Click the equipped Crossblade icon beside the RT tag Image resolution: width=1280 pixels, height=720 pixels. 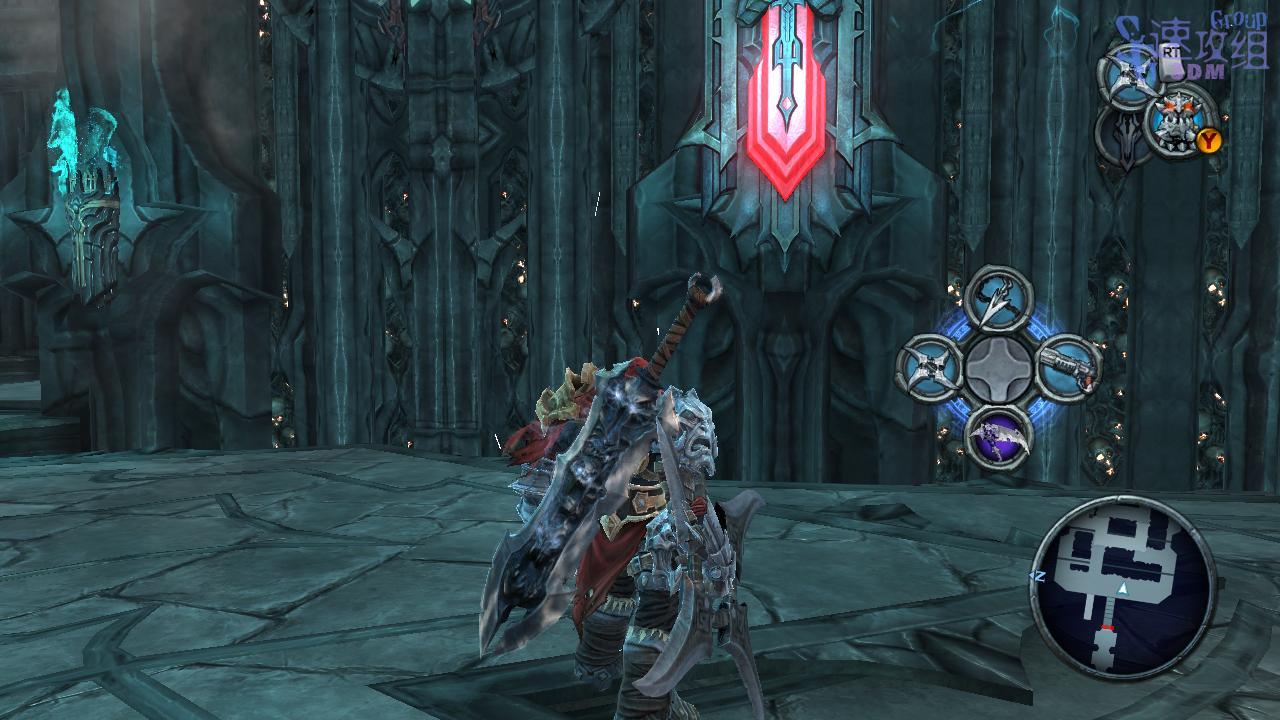1131,72
